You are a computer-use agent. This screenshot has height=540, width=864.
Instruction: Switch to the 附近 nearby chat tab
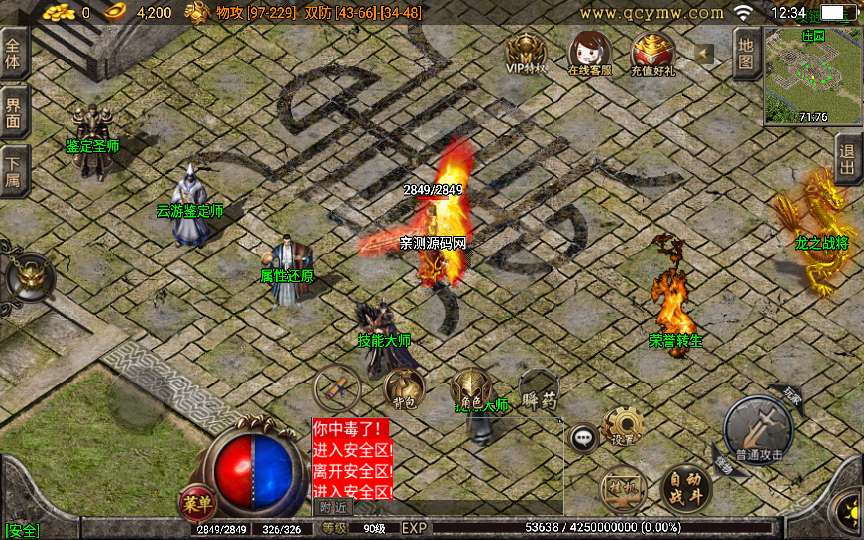pyautogui.click(x=334, y=507)
